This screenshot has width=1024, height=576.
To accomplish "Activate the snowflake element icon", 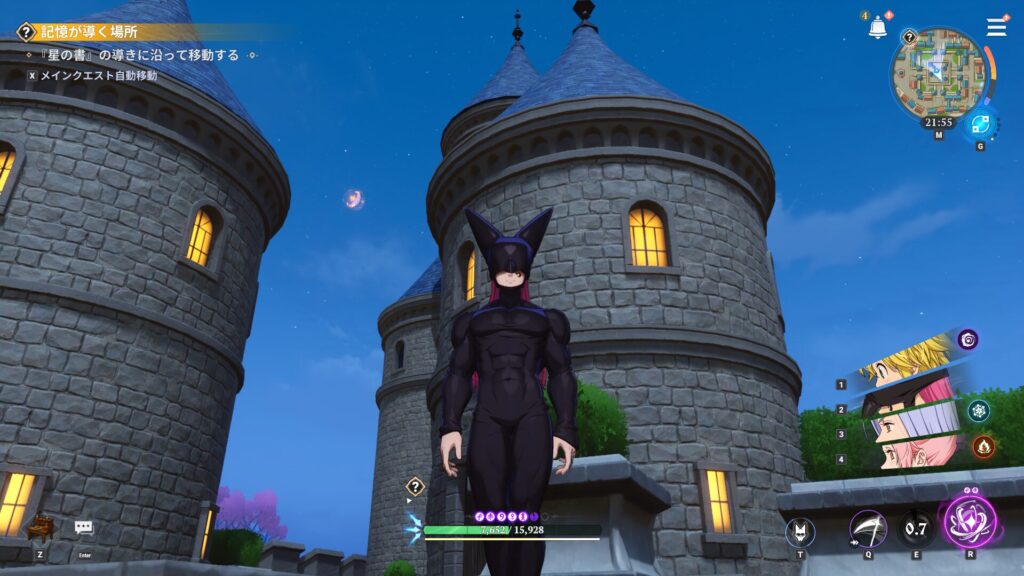I will (978, 410).
